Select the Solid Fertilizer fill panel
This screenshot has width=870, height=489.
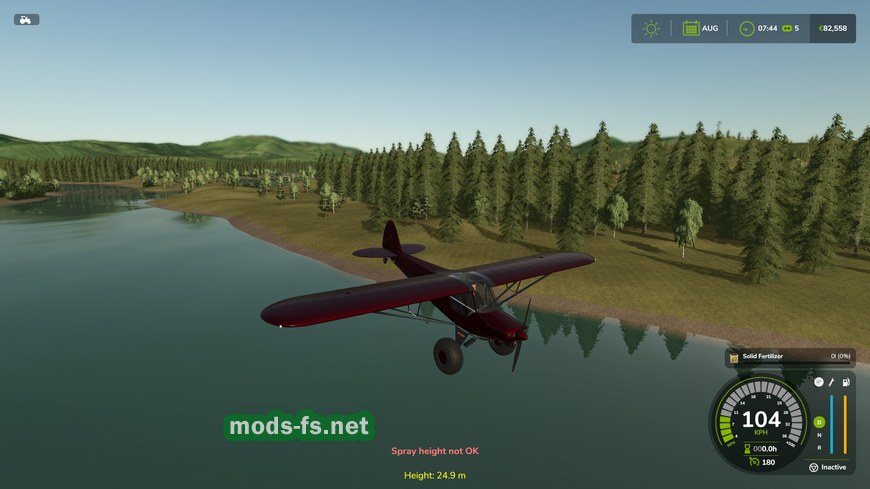click(x=789, y=356)
